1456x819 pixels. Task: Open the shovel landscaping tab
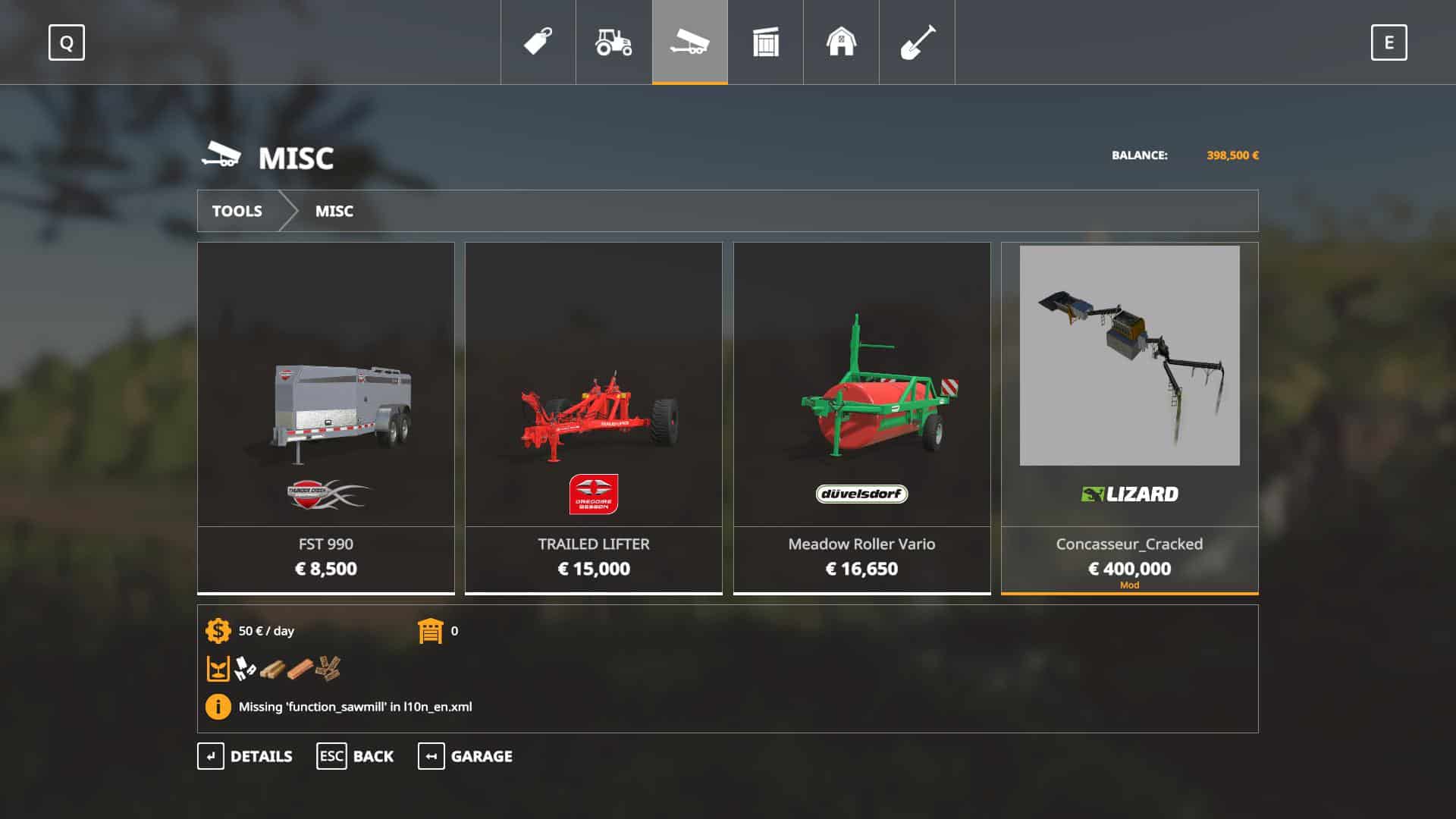[917, 42]
